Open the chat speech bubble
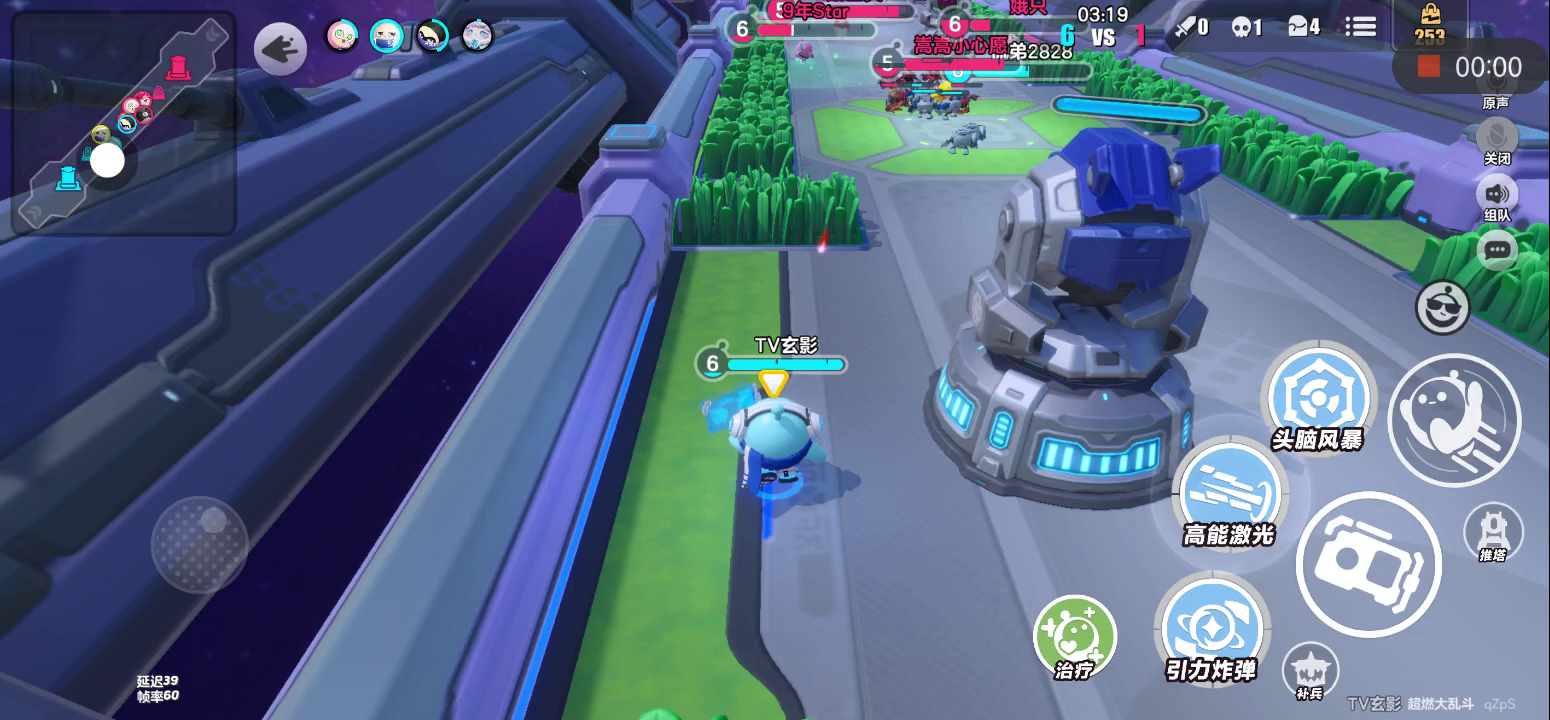Image resolution: width=1550 pixels, height=720 pixels. (x=1496, y=250)
